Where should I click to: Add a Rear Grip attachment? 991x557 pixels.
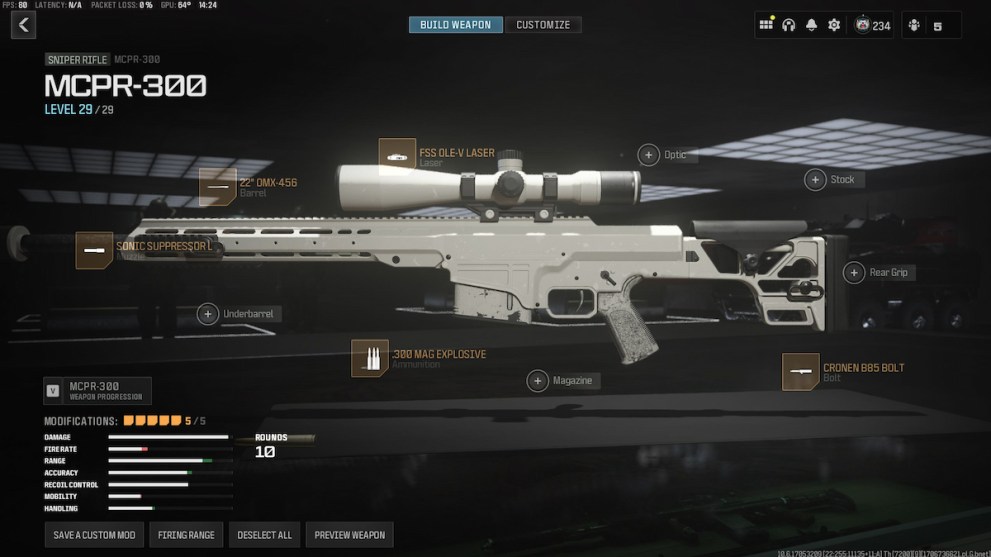tap(854, 273)
